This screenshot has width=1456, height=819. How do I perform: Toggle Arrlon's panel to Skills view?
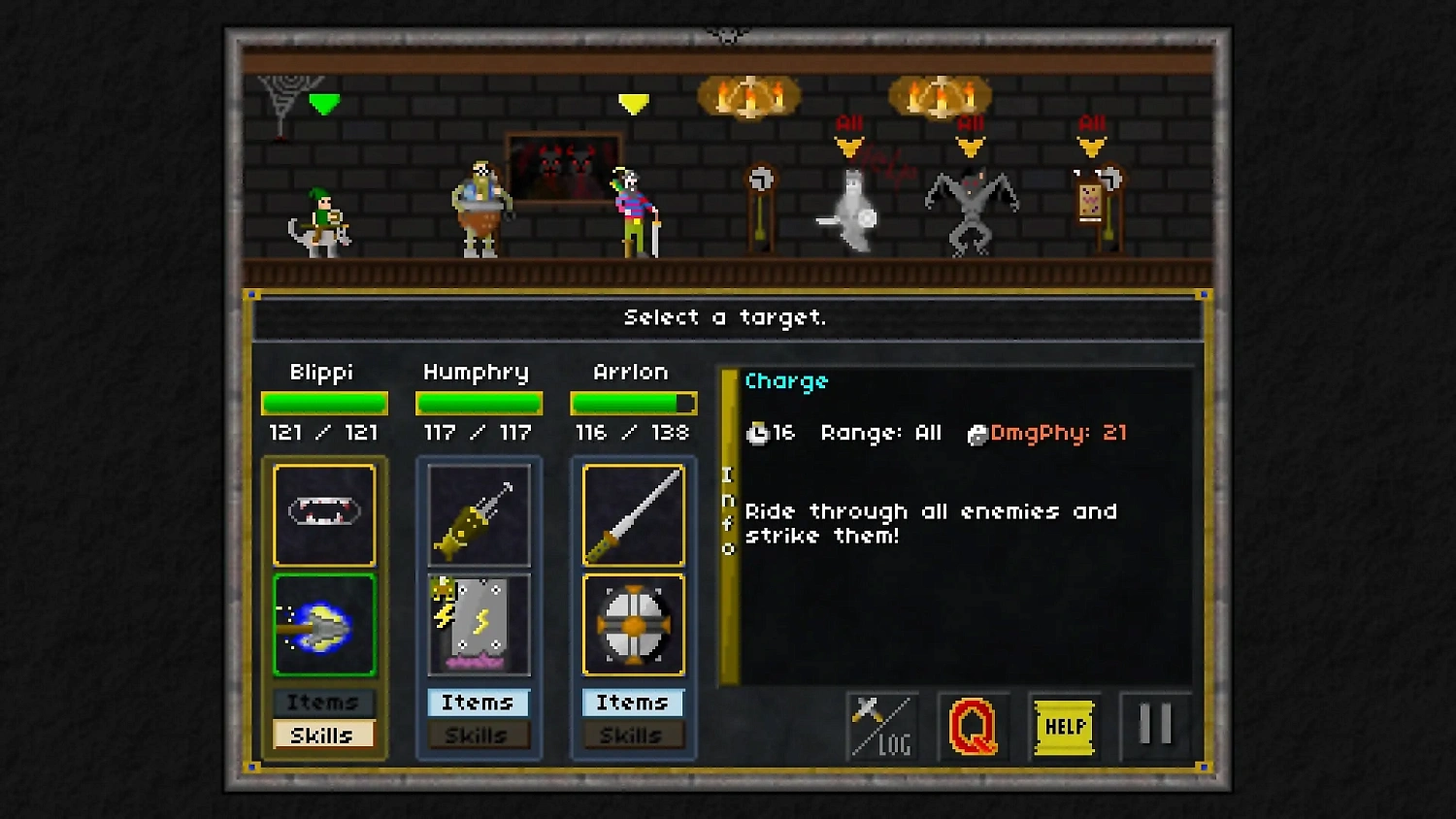click(633, 735)
